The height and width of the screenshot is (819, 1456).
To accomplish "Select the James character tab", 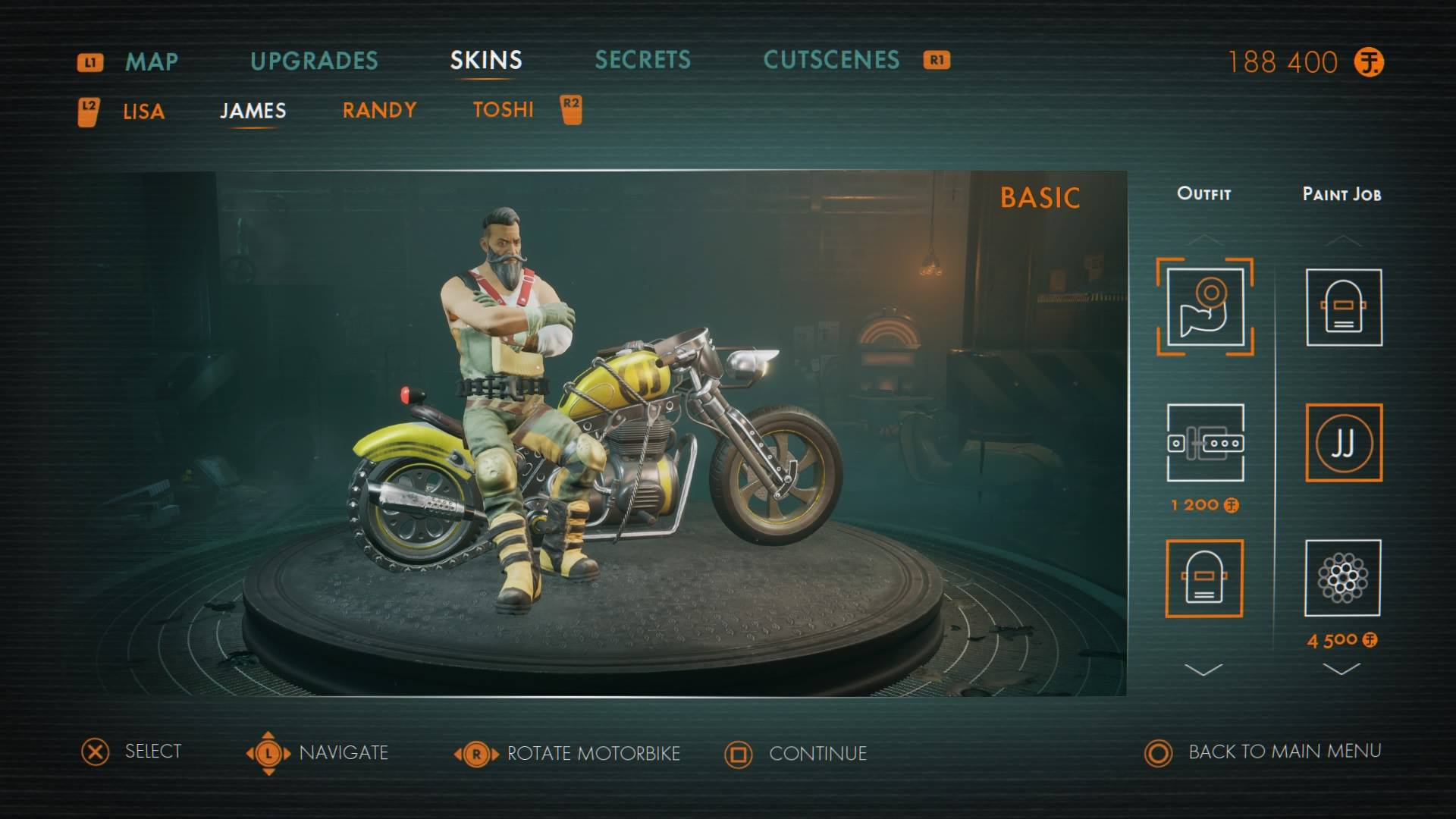I will 253,111.
